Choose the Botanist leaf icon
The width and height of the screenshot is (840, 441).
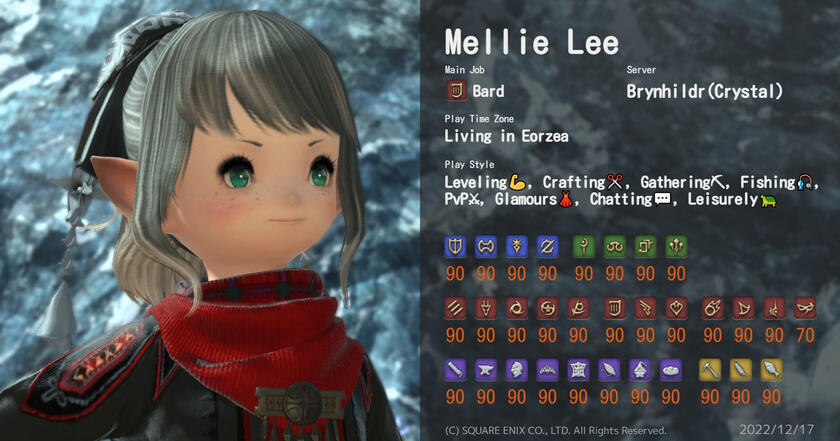pos(742,370)
